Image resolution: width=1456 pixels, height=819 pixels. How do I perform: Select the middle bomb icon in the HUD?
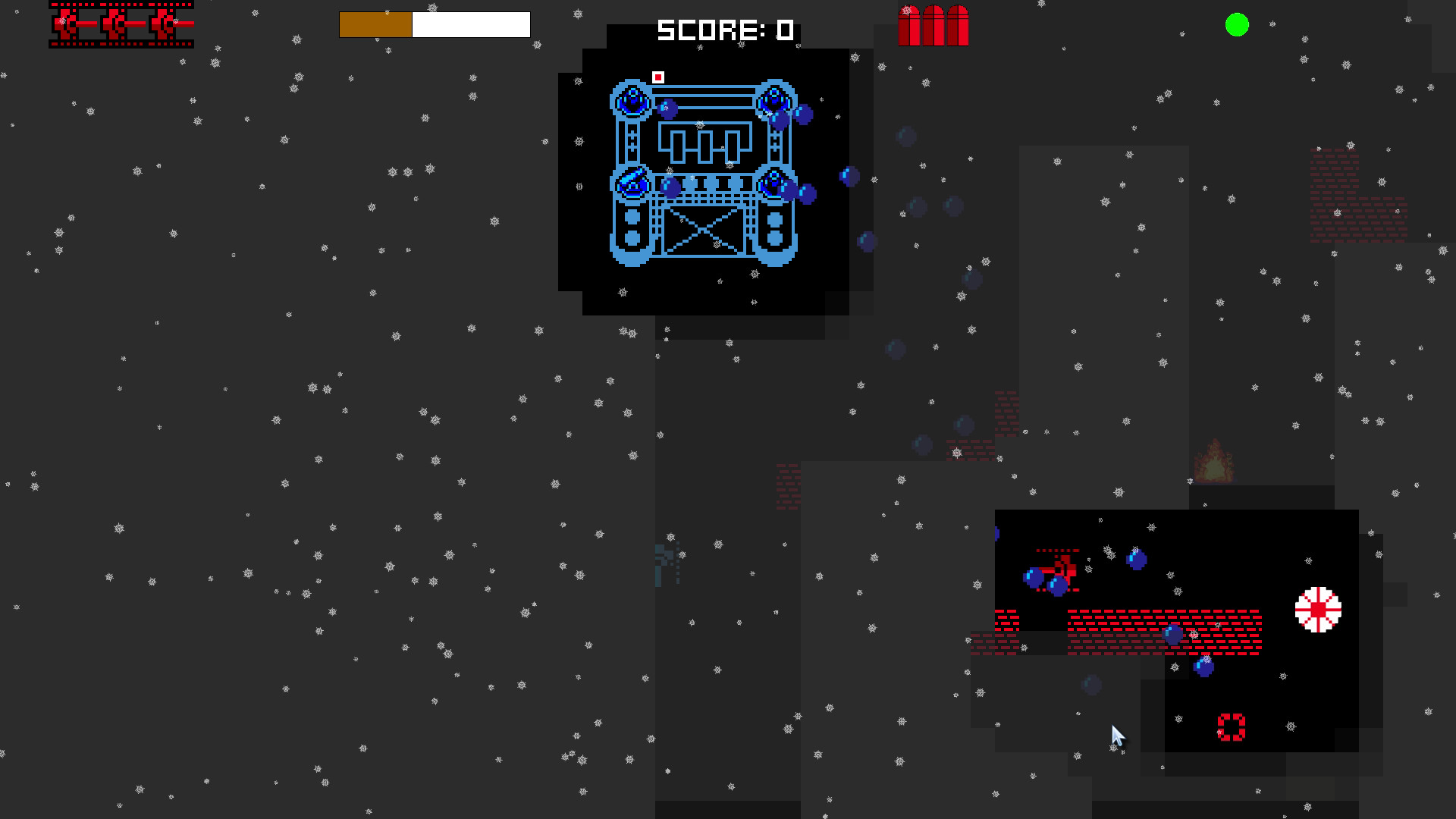(x=934, y=24)
